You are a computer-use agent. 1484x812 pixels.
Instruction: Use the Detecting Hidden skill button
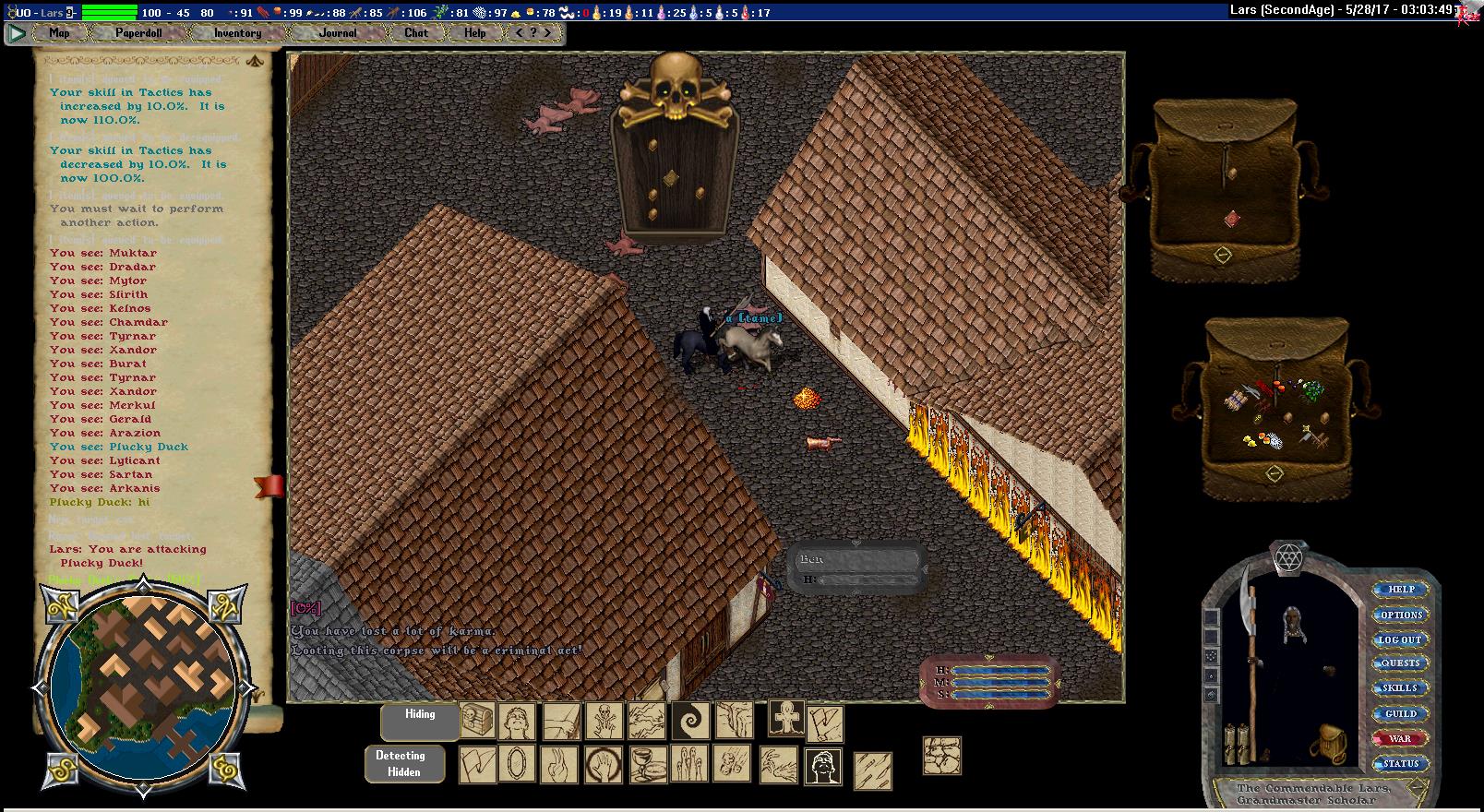403,764
